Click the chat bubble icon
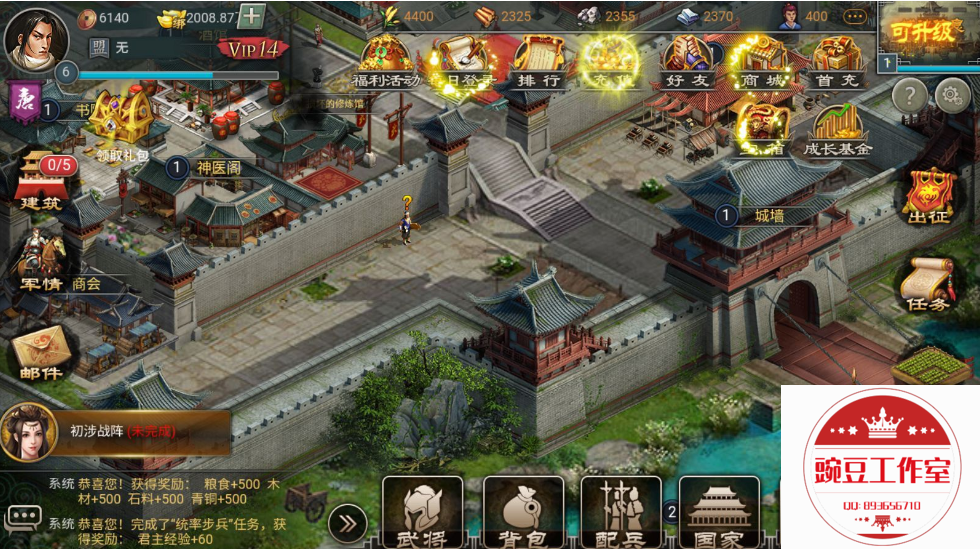Image resolution: width=980 pixels, height=549 pixels. click(x=23, y=518)
